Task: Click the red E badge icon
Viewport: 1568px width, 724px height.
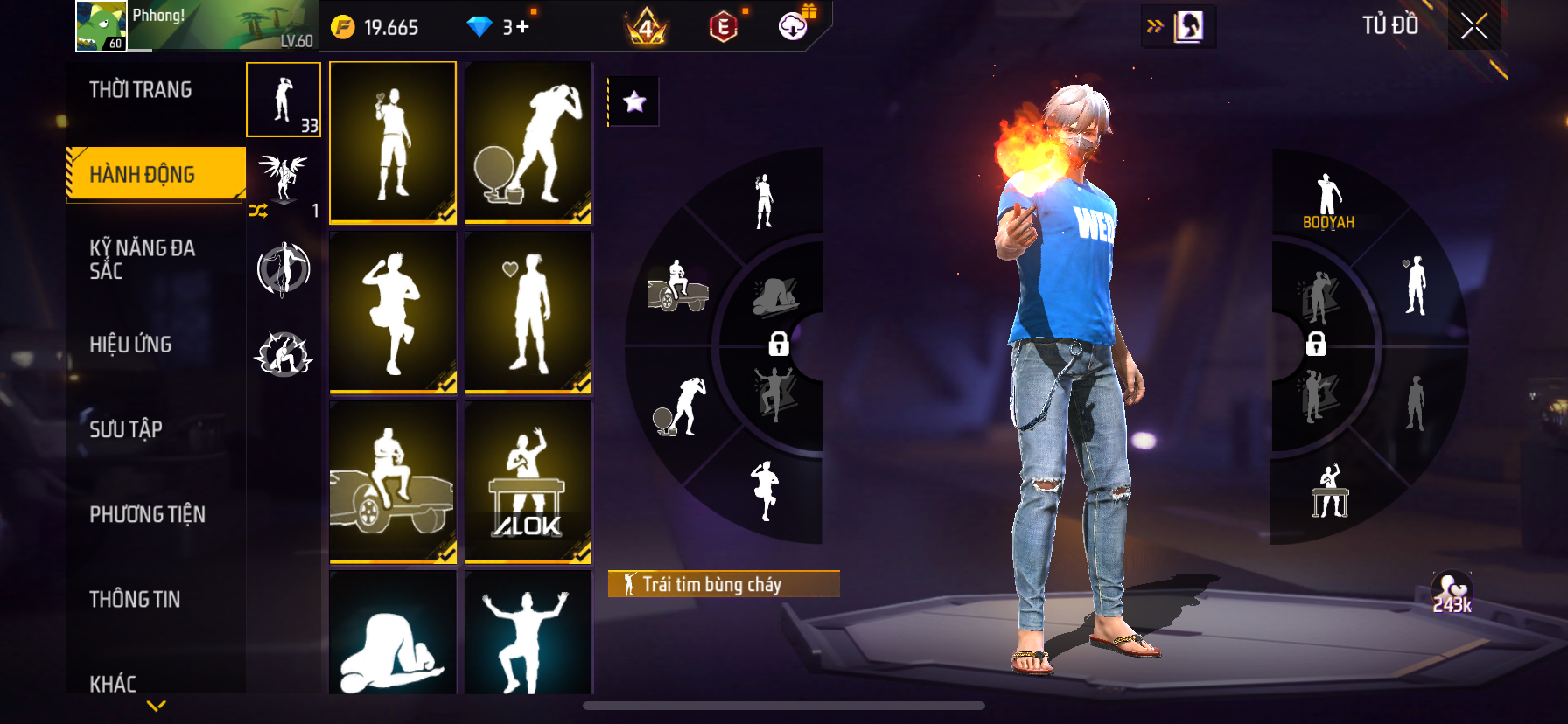Action: point(723,27)
